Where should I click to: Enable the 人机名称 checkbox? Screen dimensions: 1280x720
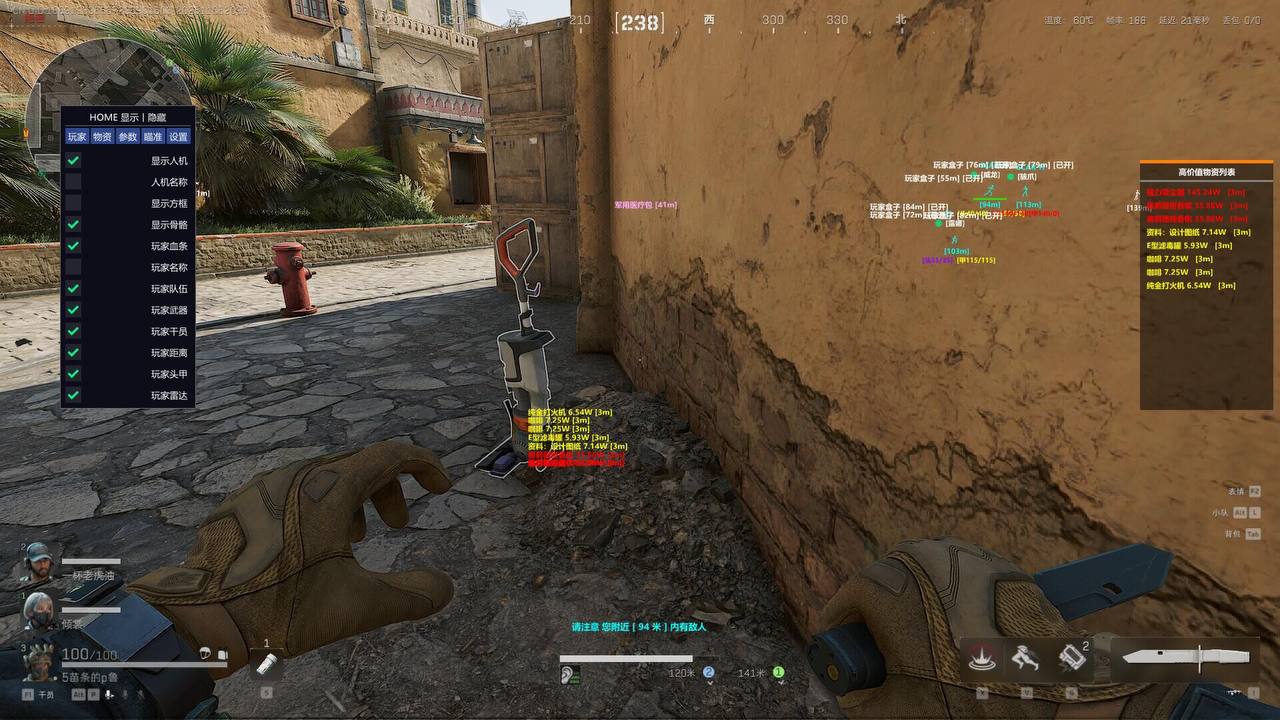click(73, 182)
